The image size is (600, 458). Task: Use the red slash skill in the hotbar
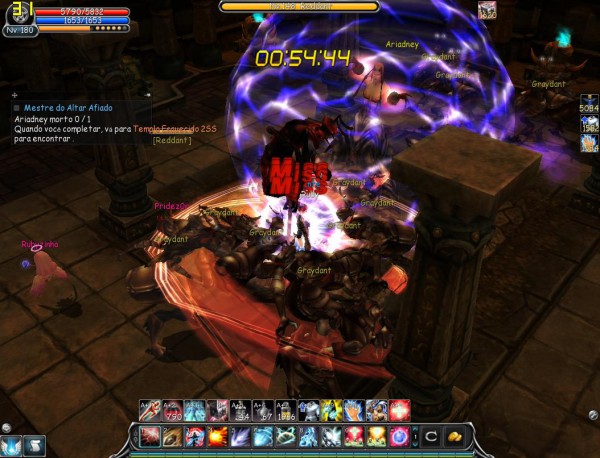pyautogui.click(x=150, y=436)
